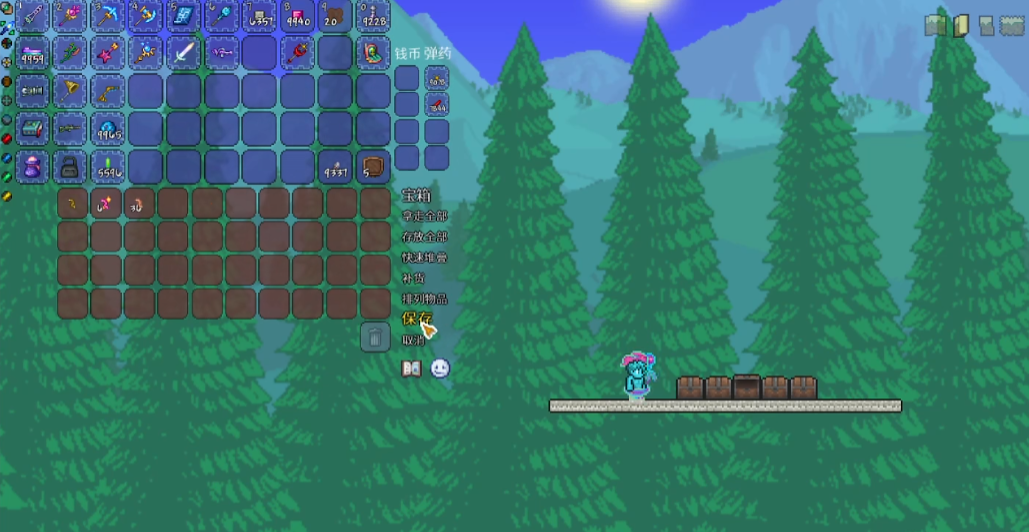The image size is (1029, 532).
Task: Open the bestiary book icon
Action: click(411, 369)
